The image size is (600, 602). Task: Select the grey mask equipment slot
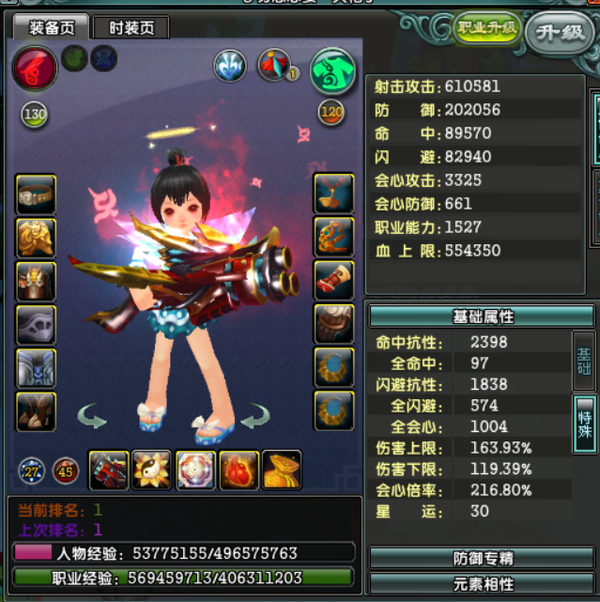click(x=36, y=324)
